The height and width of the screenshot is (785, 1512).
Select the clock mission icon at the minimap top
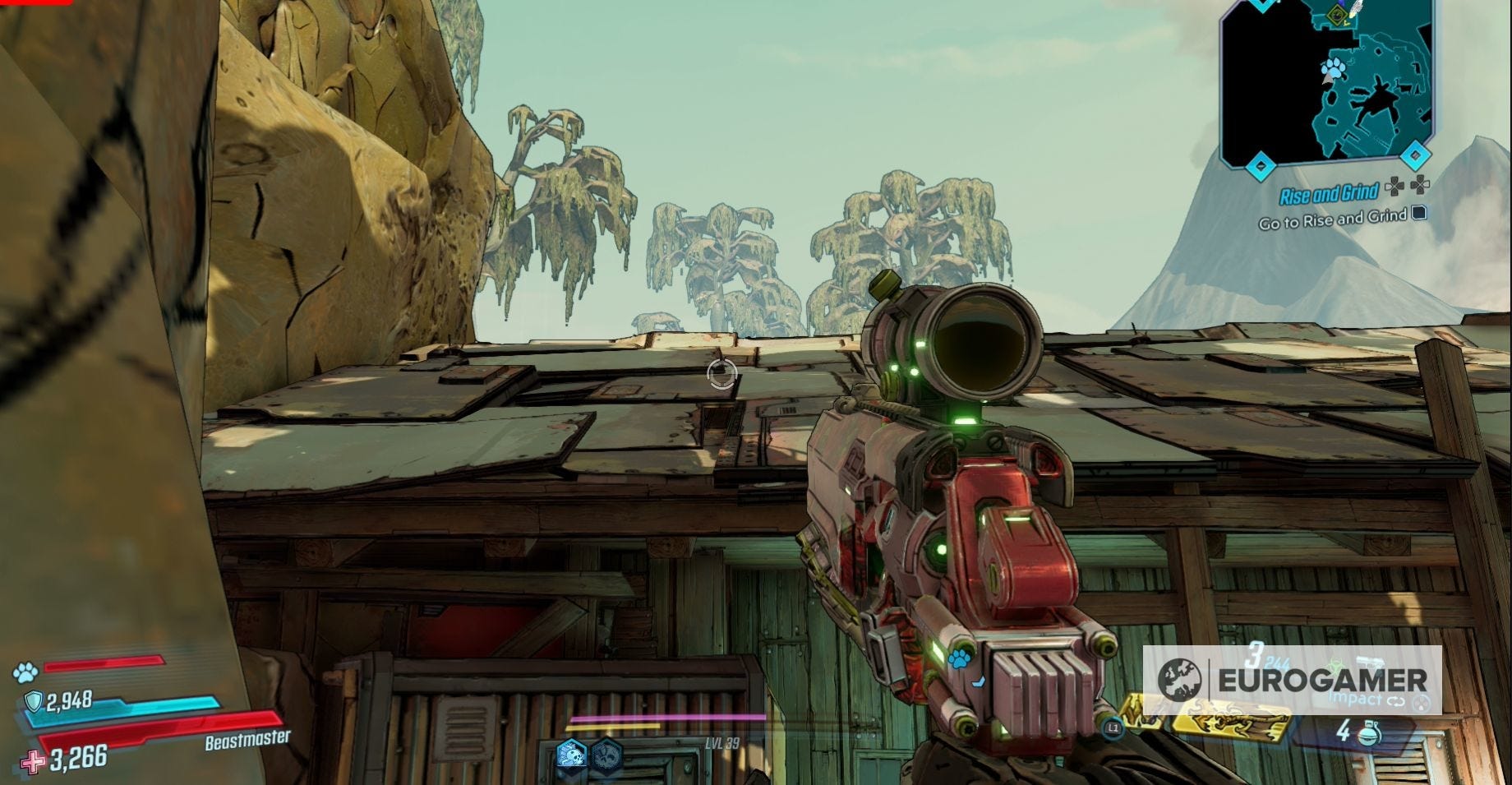tap(1336, 16)
